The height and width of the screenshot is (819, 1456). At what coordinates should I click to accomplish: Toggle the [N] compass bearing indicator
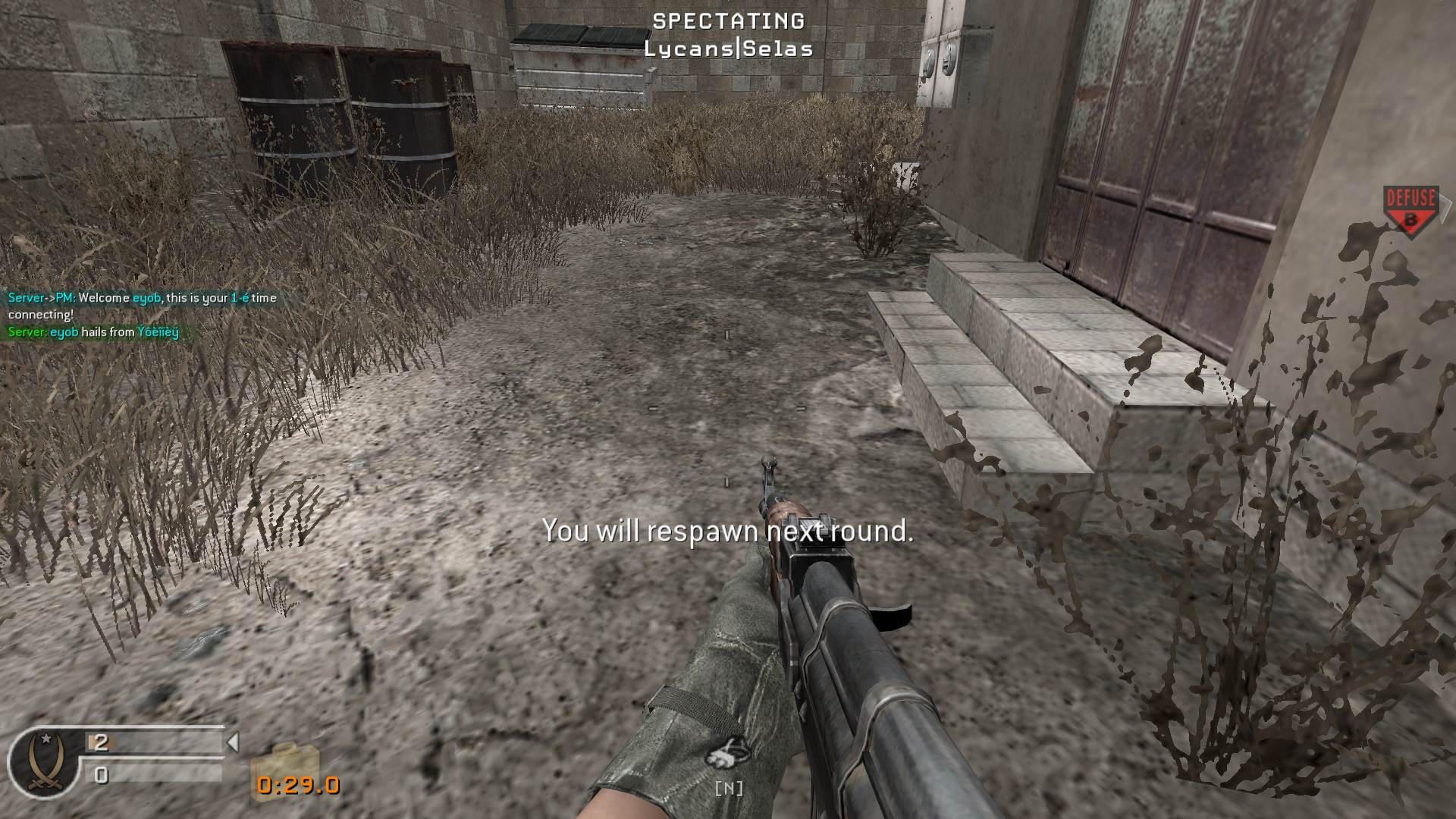728,789
